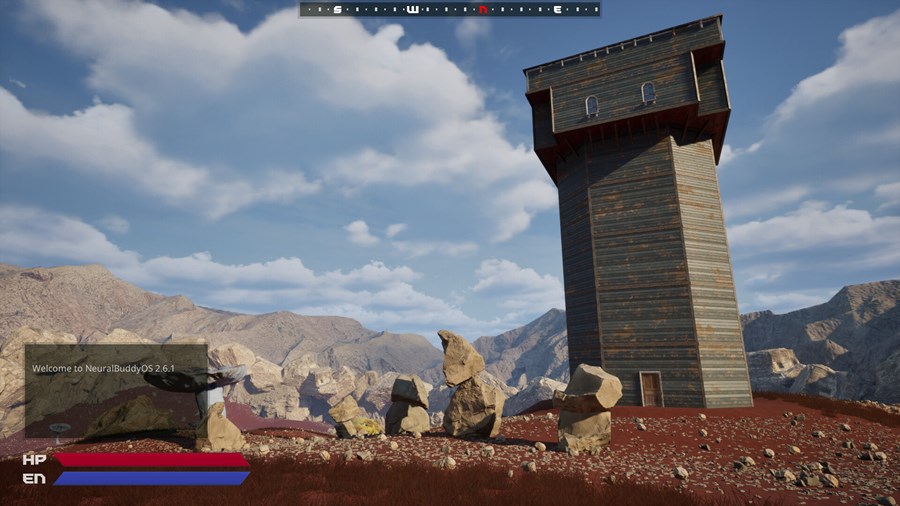900x506 pixels.
Task: Click the compass bar heading strip
Action: click(x=449, y=9)
